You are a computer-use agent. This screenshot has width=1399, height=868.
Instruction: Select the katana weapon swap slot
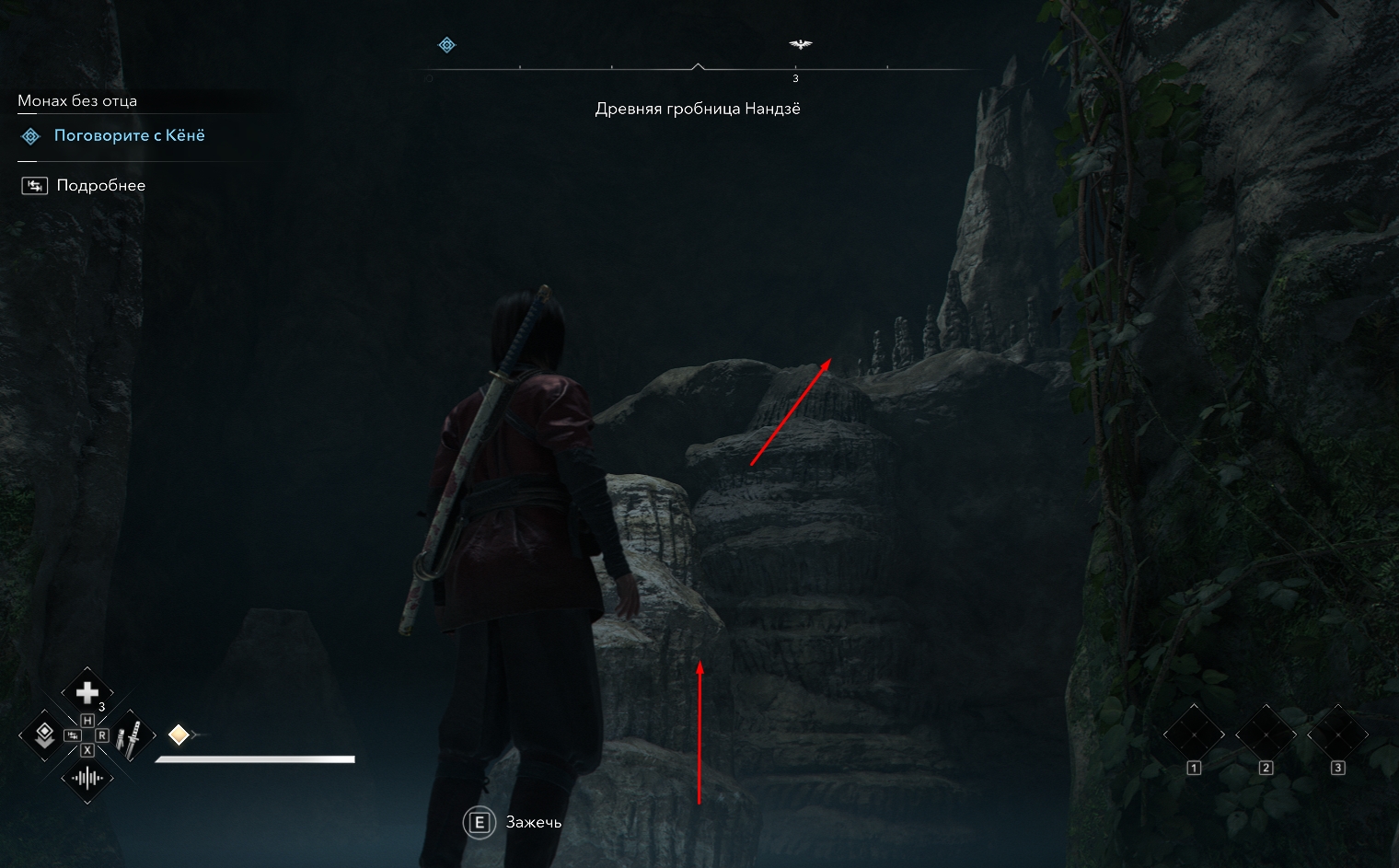(131, 735)
